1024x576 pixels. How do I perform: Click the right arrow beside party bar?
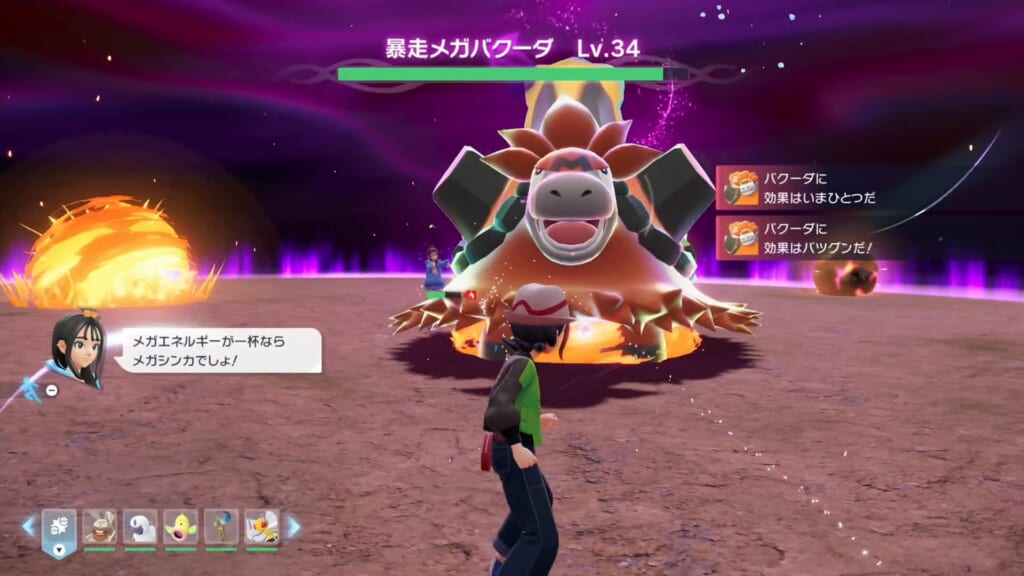(x=293, y=526)
